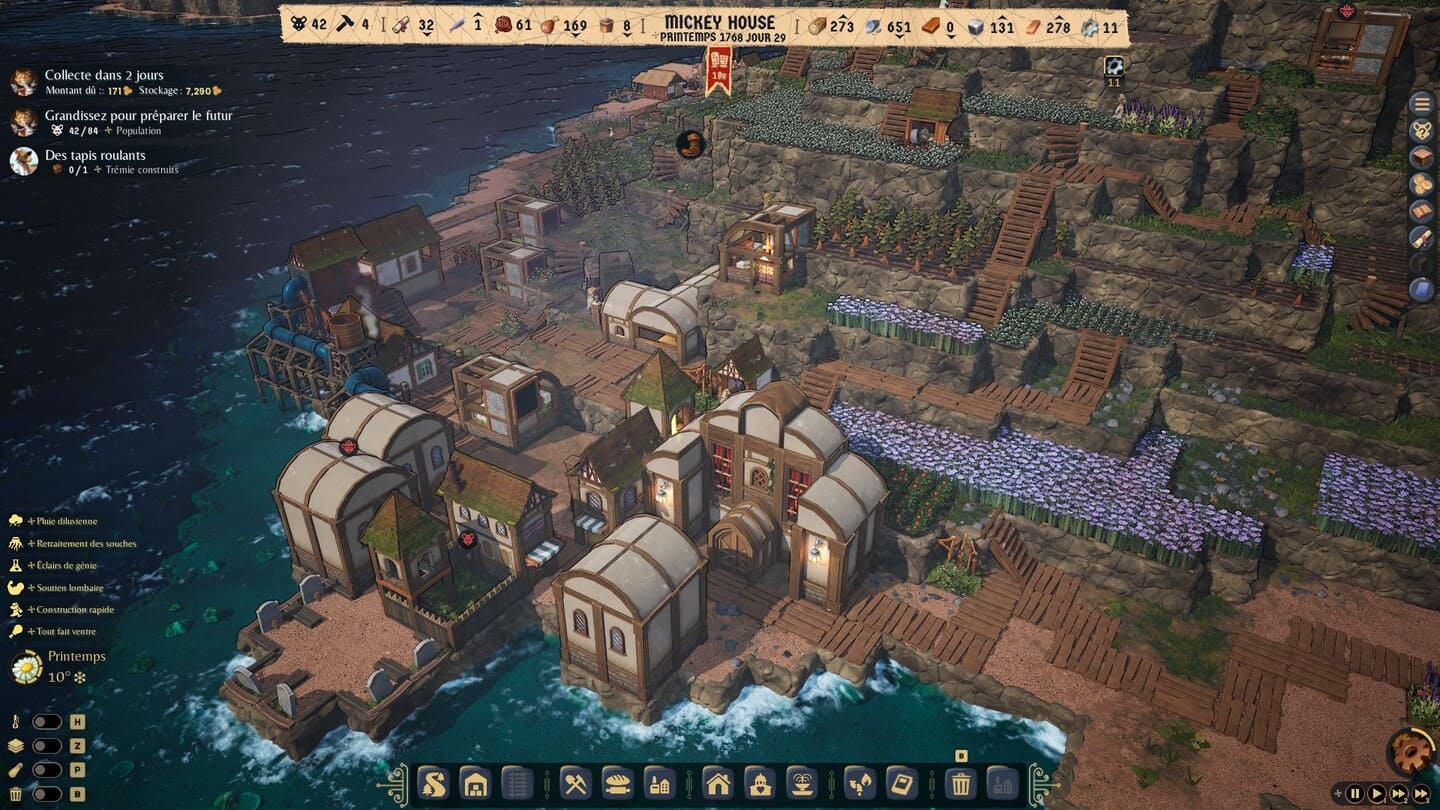
Task: Open the hamburger main menu button
Action: click(1421, 103)
